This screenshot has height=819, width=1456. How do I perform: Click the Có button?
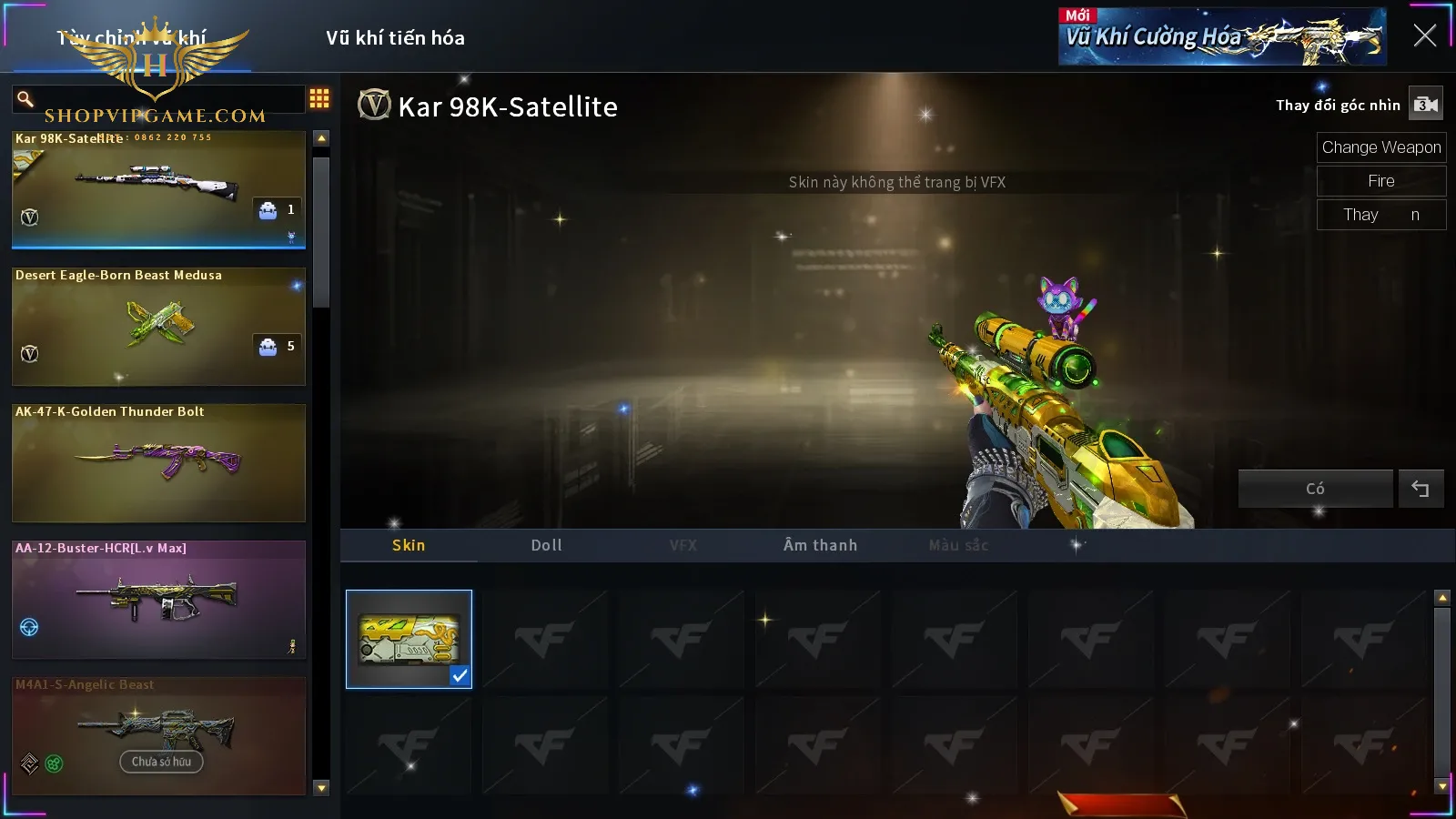1315,489
